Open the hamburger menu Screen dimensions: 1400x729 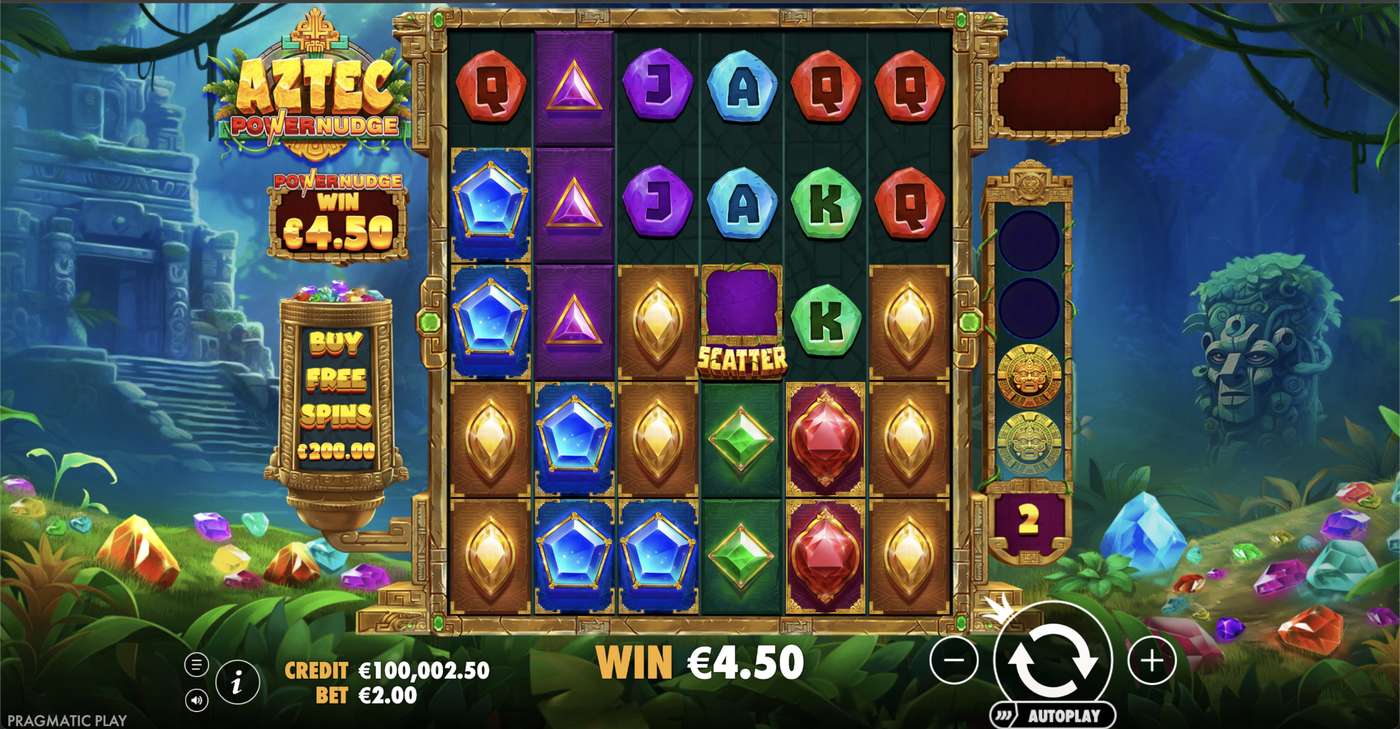tap(196, 664)
